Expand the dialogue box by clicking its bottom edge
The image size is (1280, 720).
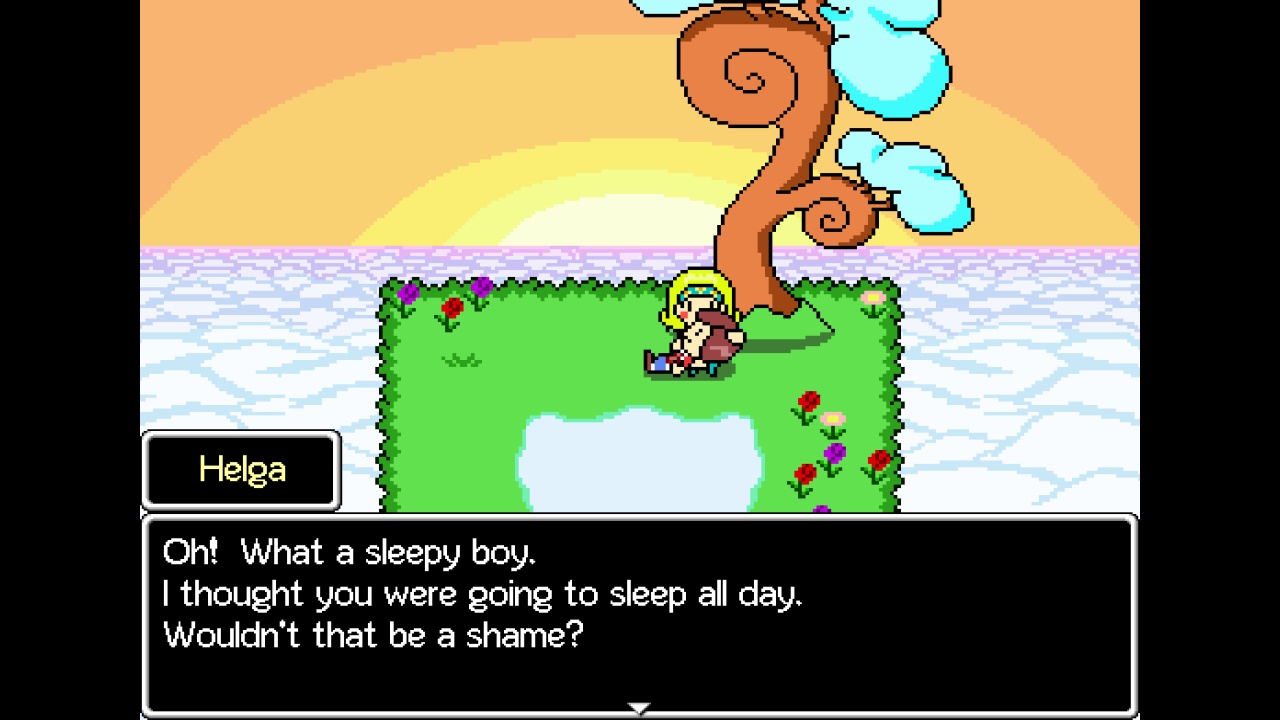[x=640, y=714]
